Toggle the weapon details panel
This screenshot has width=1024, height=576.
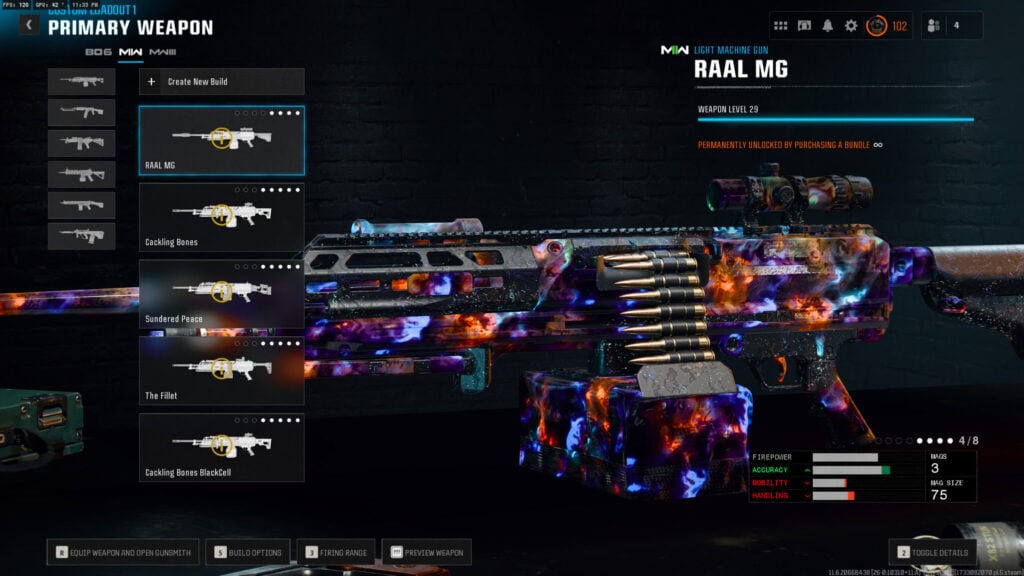(x=932, y=552)
